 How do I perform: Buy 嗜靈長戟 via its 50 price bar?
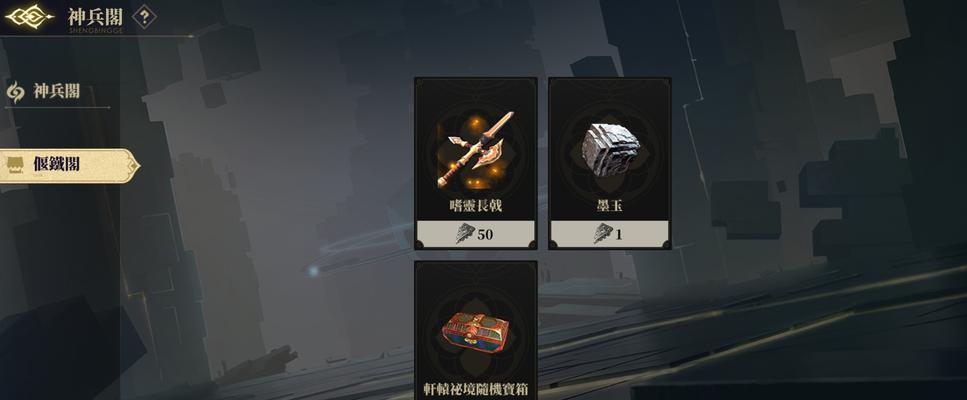point(476,234)
